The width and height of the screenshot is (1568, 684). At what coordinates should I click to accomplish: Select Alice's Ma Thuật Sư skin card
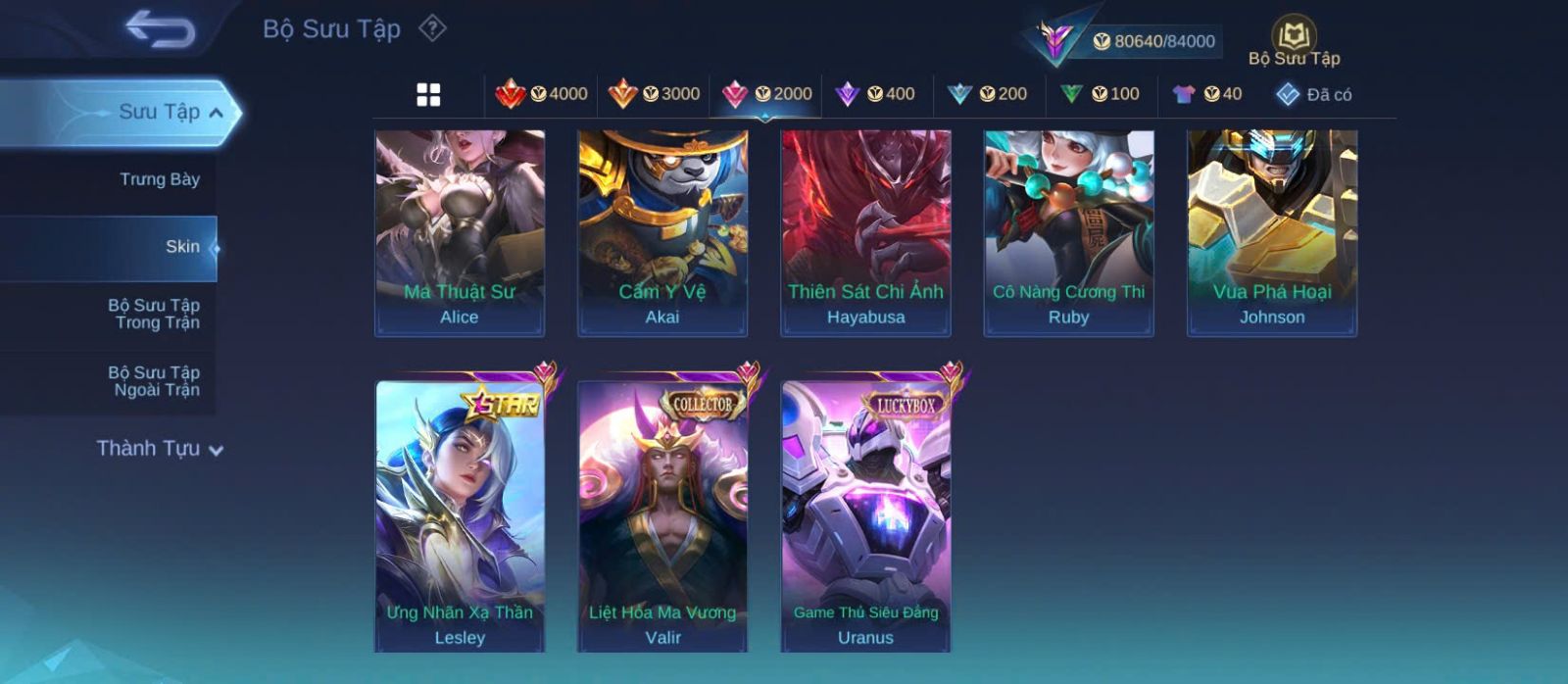click(460, 233)
